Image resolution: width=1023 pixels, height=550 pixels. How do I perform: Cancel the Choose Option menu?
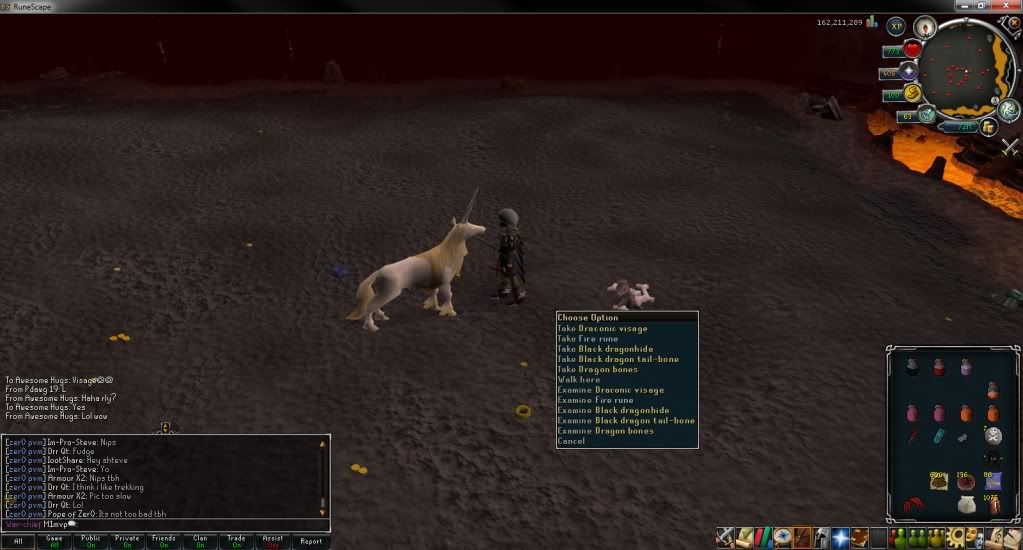pos(571,441)
